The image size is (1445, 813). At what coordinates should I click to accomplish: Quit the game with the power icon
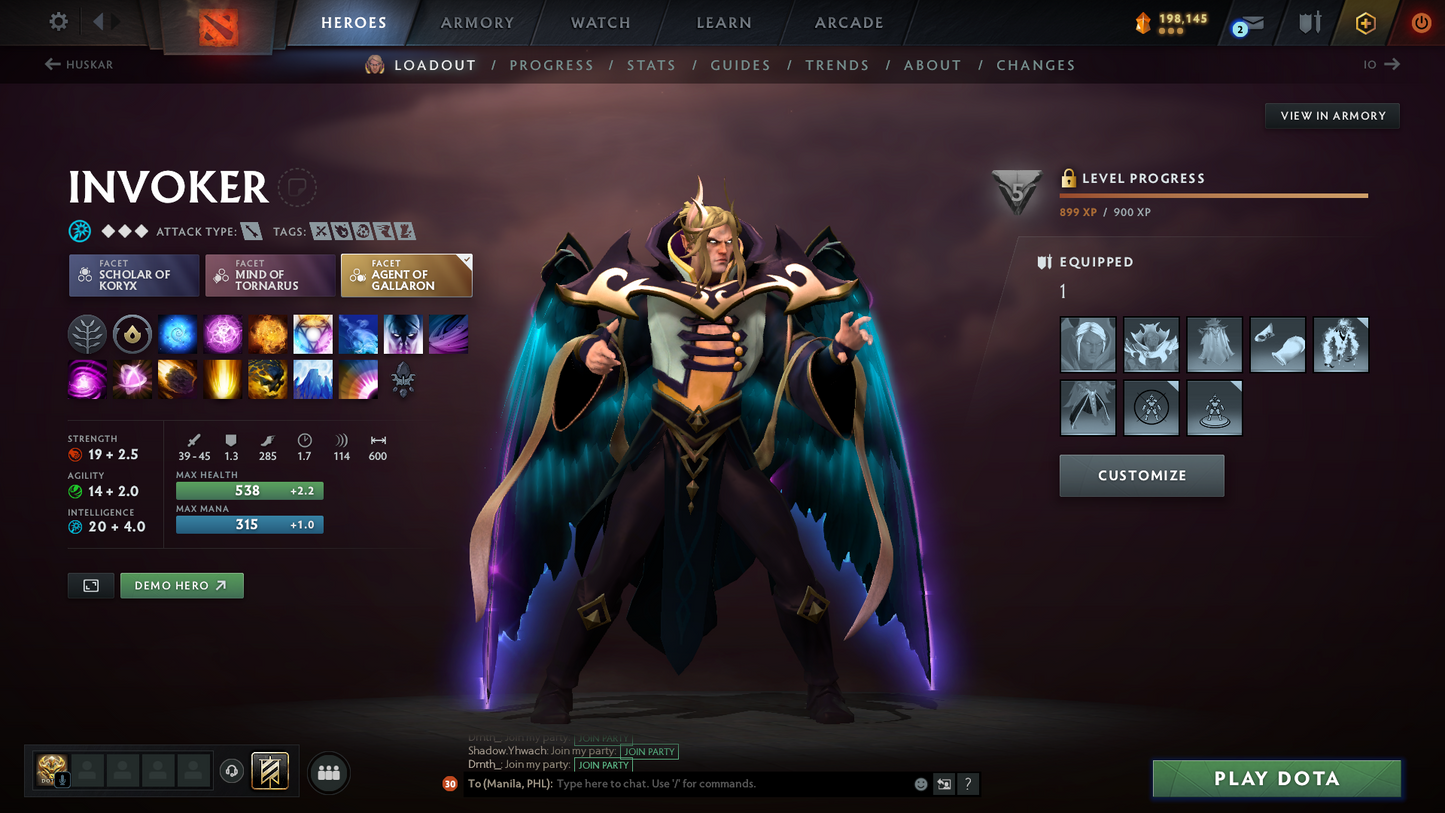pyautogui.click(x=1420, y=22)
